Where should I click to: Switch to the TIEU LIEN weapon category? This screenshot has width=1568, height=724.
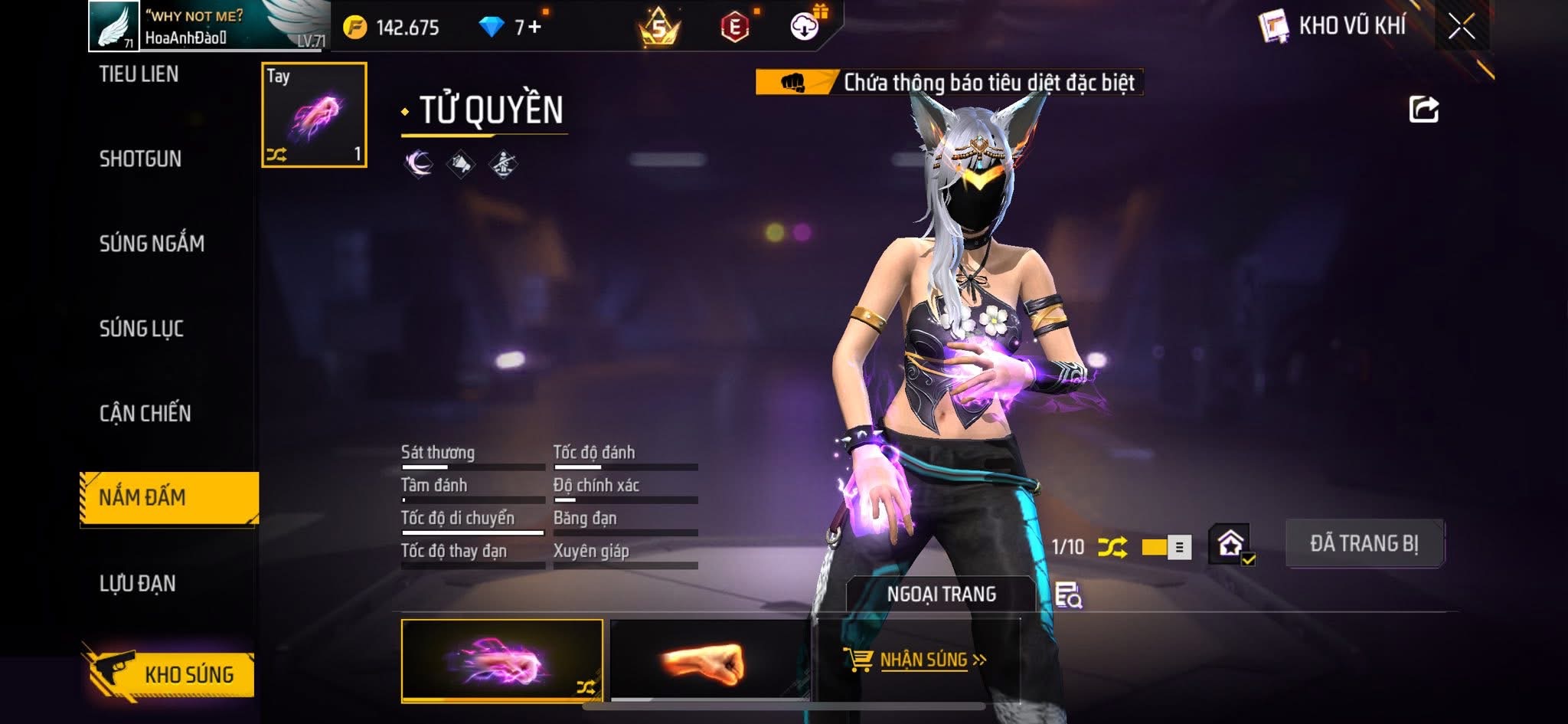[x=139, y=74]
